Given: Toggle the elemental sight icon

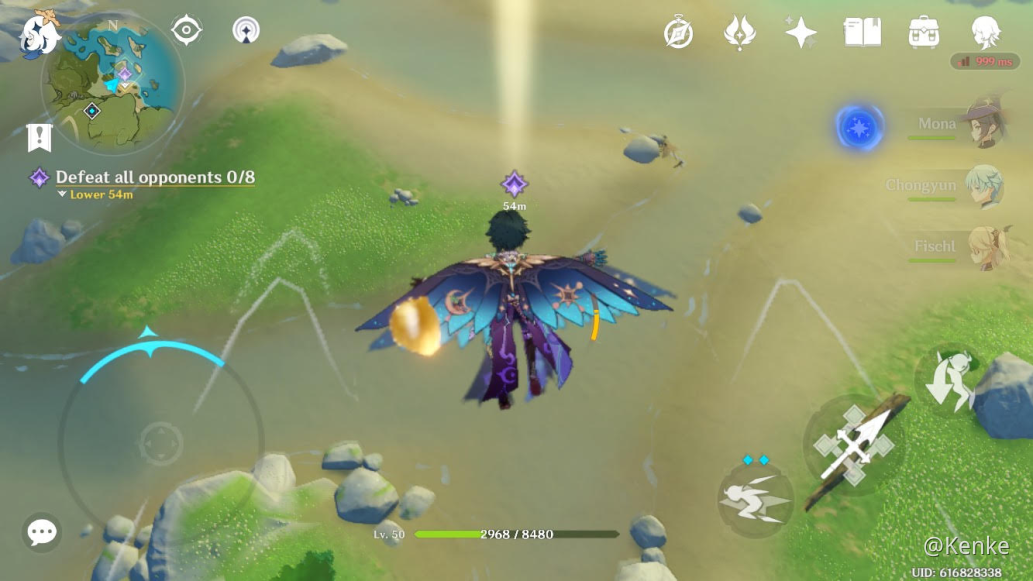Looking at the screenshot, I should point(186,30).
